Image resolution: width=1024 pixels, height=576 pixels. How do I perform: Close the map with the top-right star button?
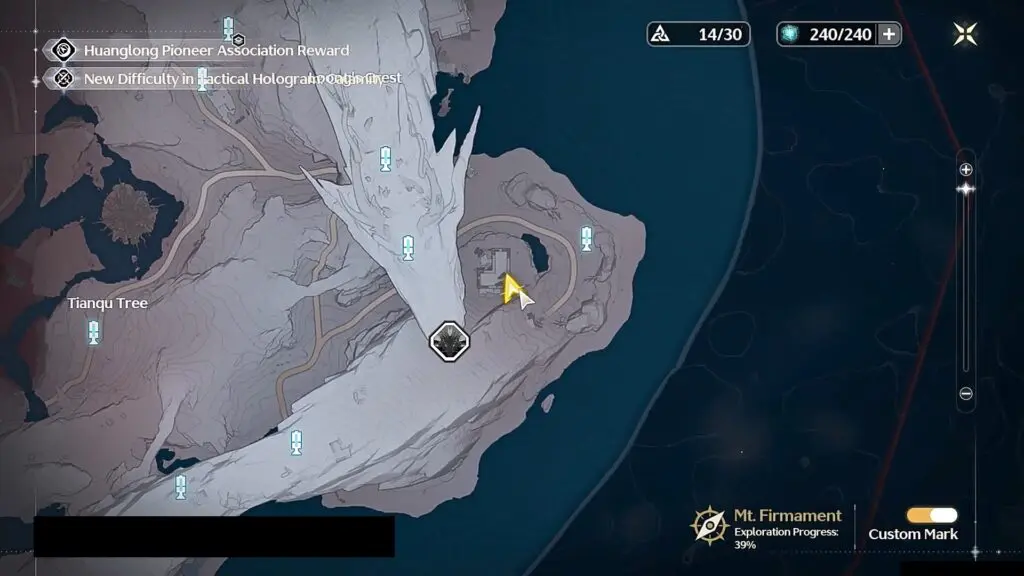click(x=965, y=34)
